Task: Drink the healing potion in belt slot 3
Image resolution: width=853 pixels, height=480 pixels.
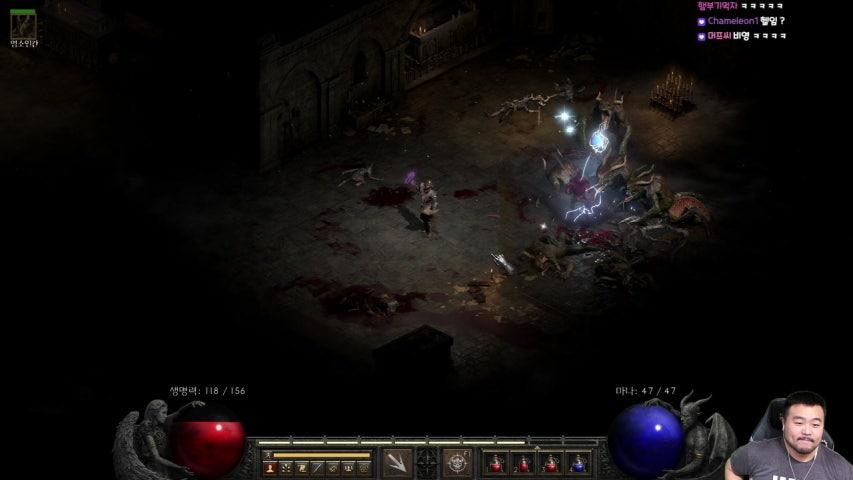Action: point(550,463)
